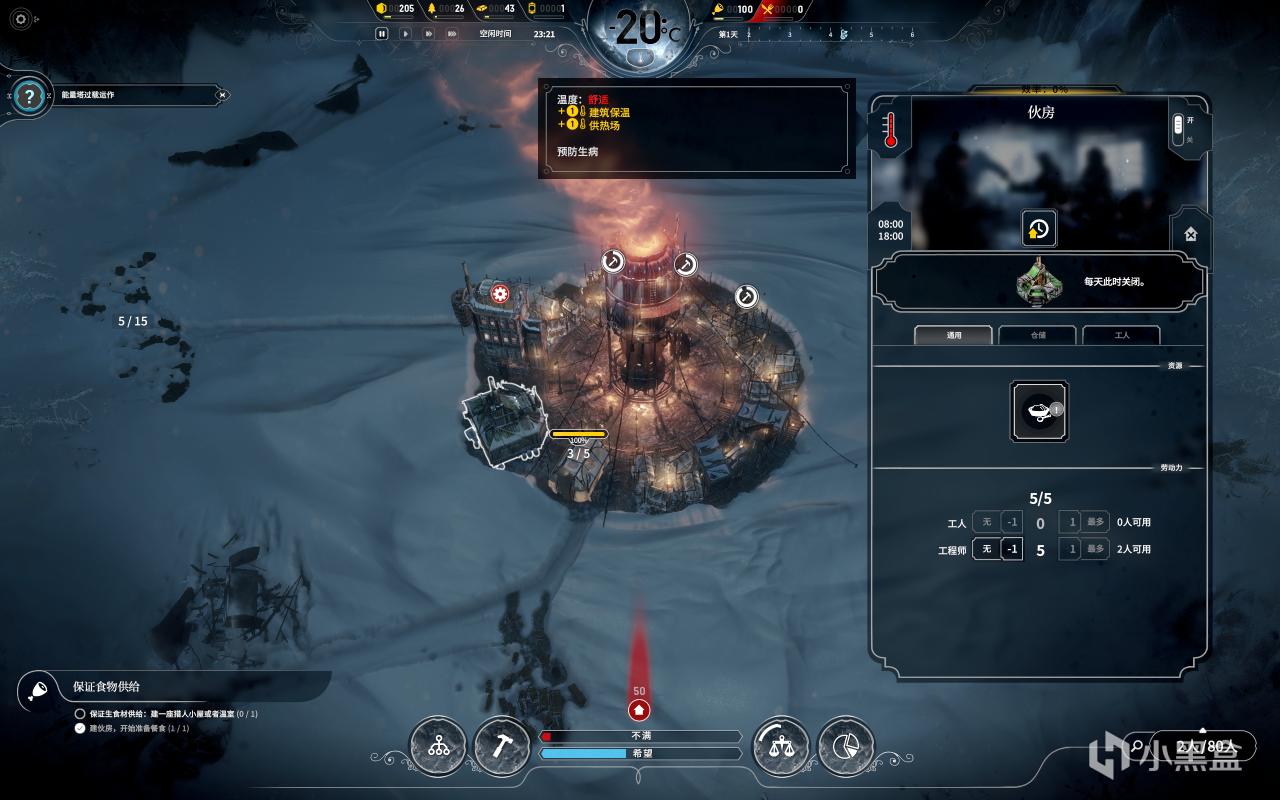
Task: Set game speed to triple fast-forward
Action: tap(452, 33)
